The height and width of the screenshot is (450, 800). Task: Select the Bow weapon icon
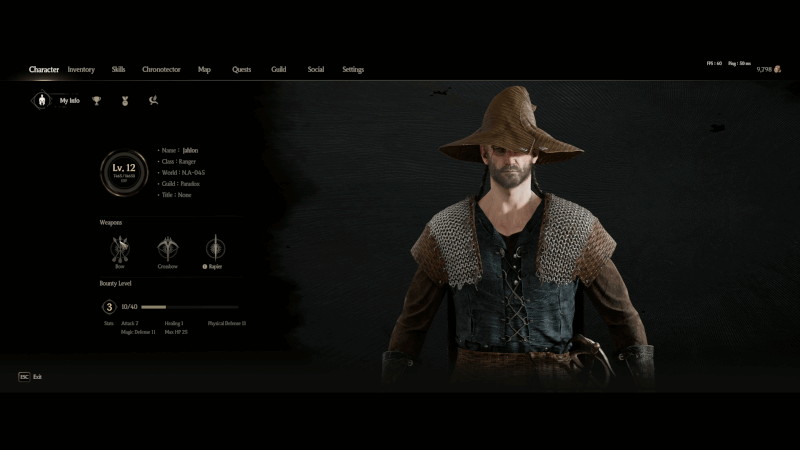(x=120, y=248)
